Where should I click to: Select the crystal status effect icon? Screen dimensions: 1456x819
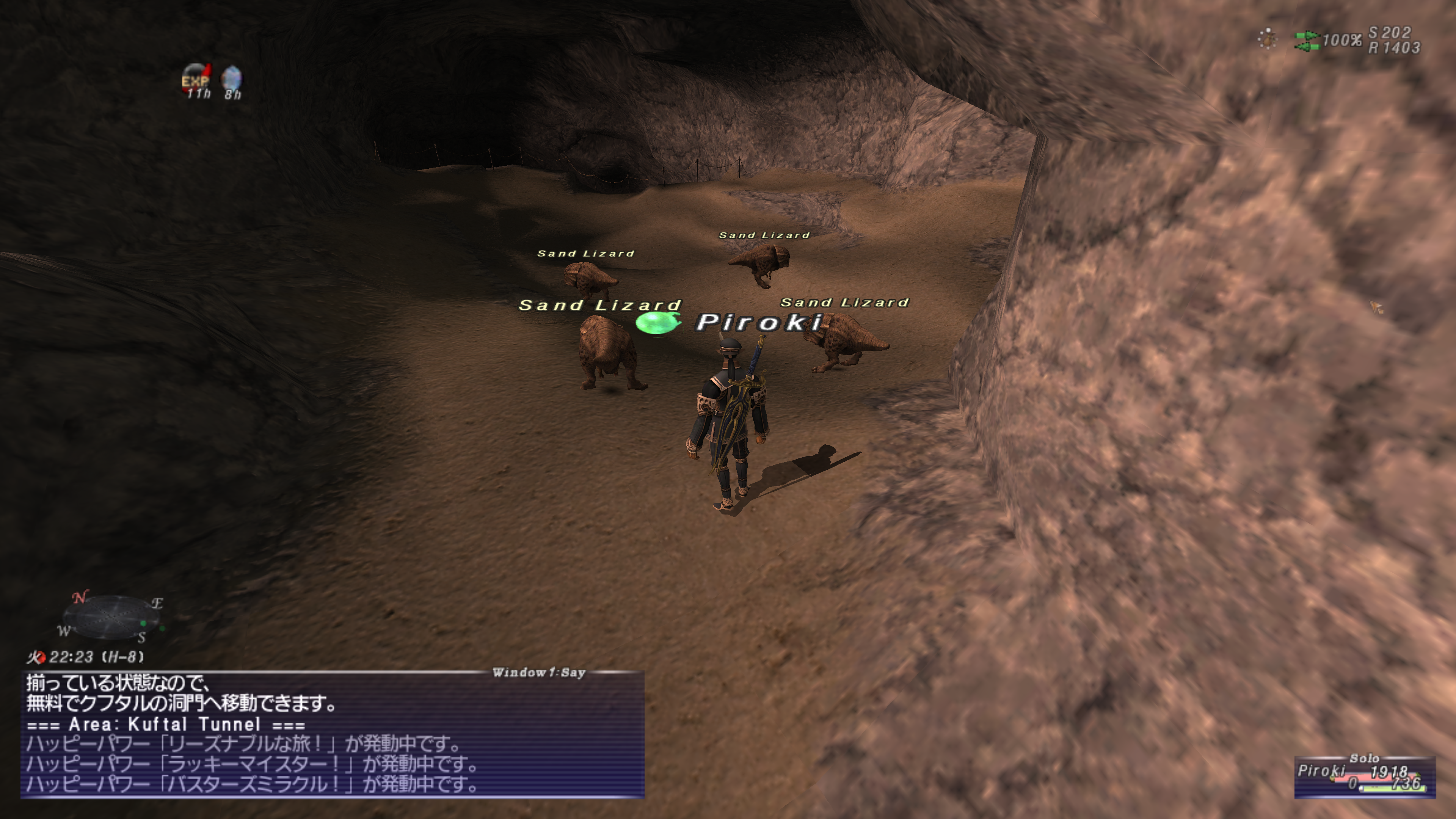click(x=232, y=80)
